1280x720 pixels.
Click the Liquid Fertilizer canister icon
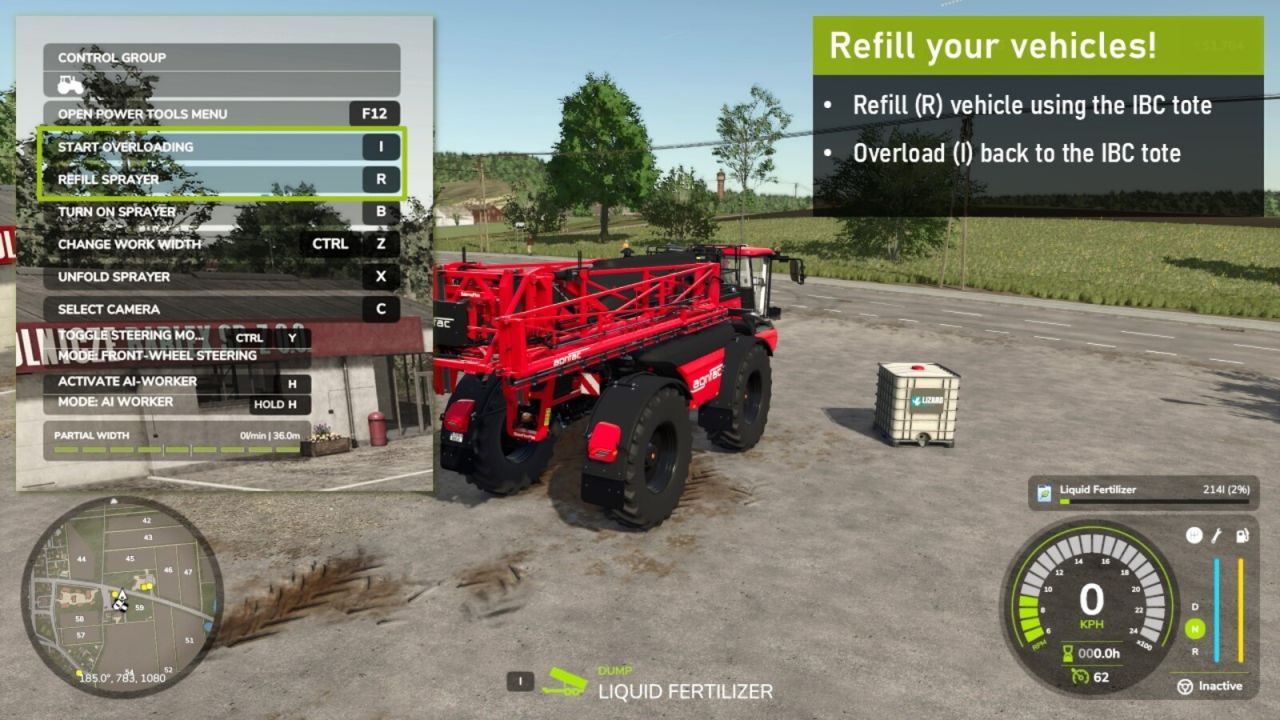(1044, 490)
